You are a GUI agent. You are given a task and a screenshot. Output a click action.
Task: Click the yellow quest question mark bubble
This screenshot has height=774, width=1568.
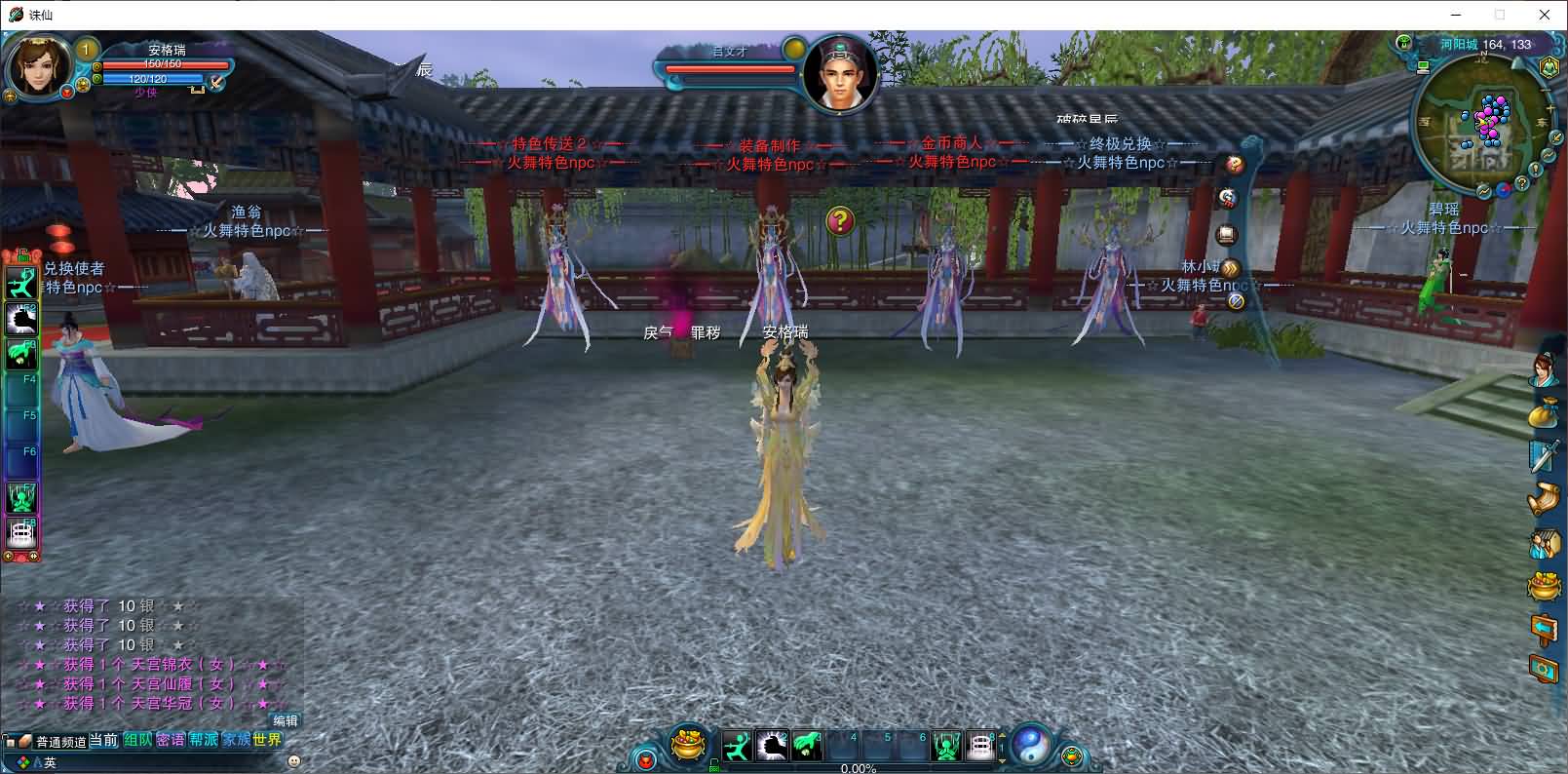(840, 221)
